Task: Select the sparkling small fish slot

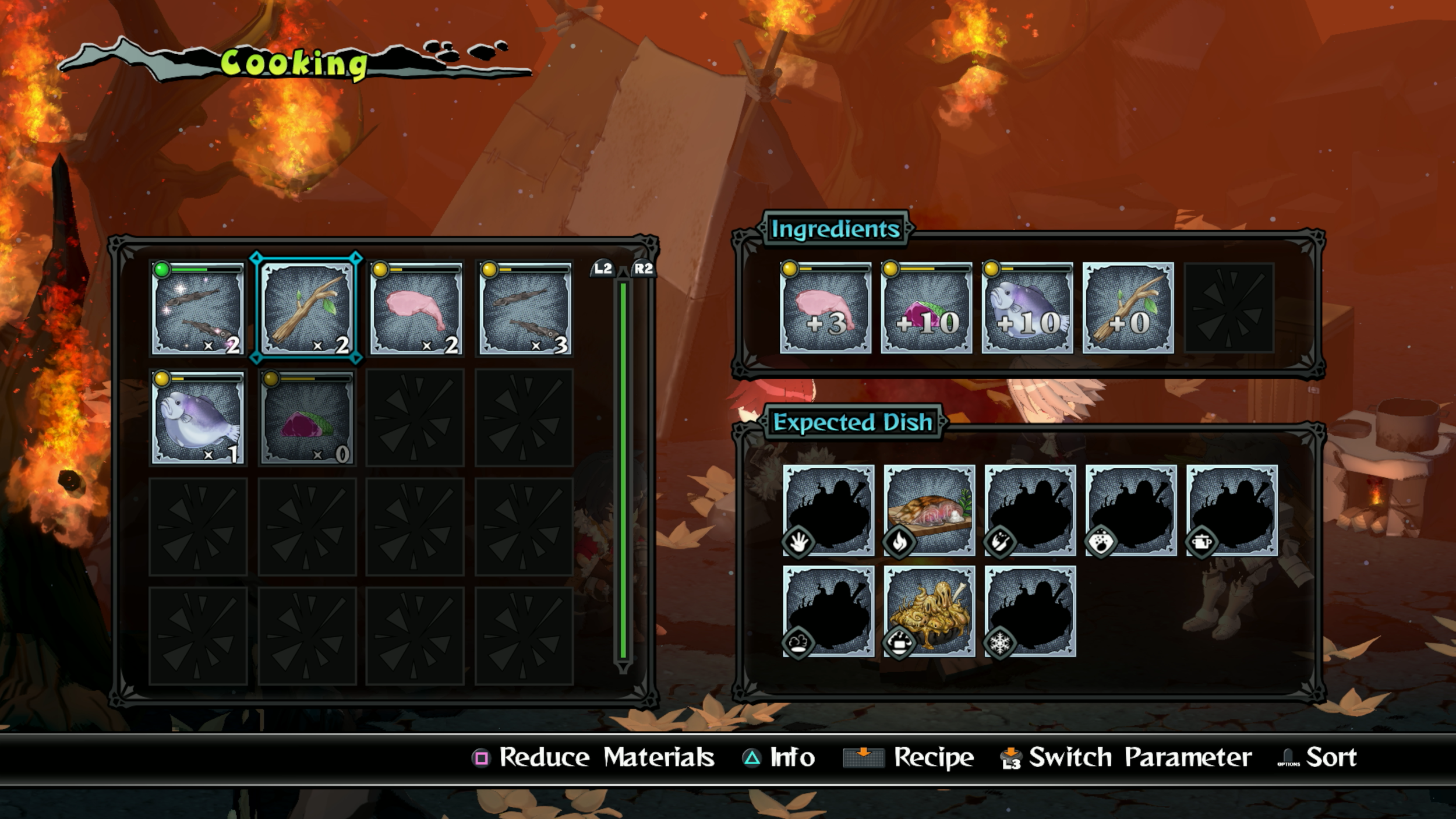Action: point(197,308)
